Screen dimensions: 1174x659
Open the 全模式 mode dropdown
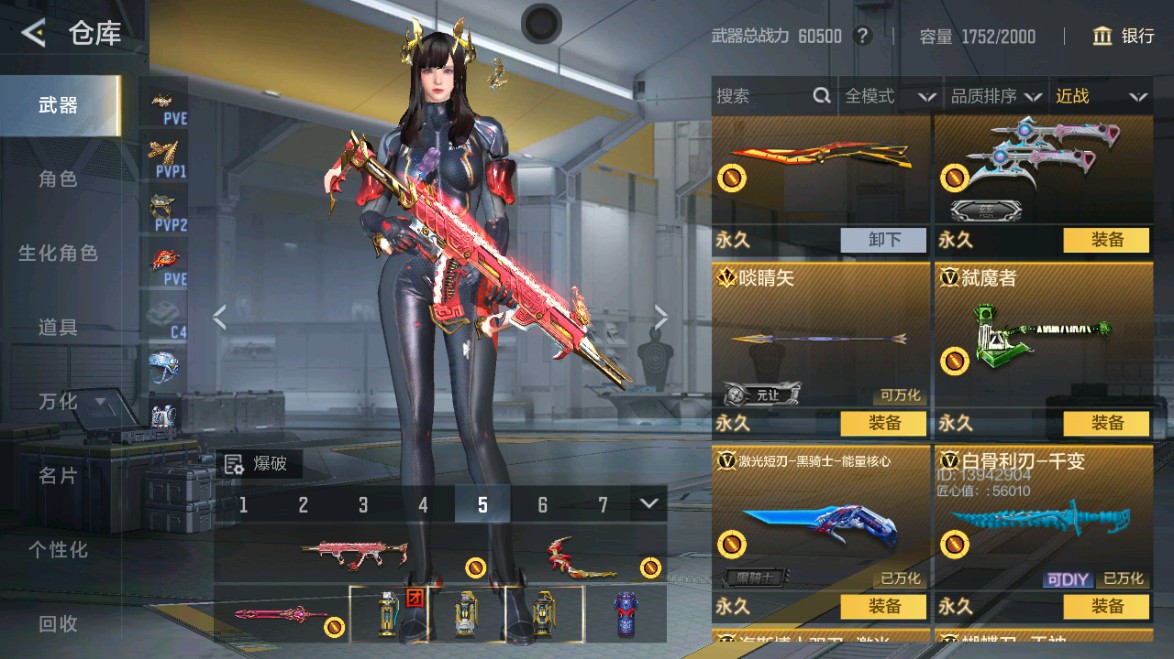tap(889, 96)
